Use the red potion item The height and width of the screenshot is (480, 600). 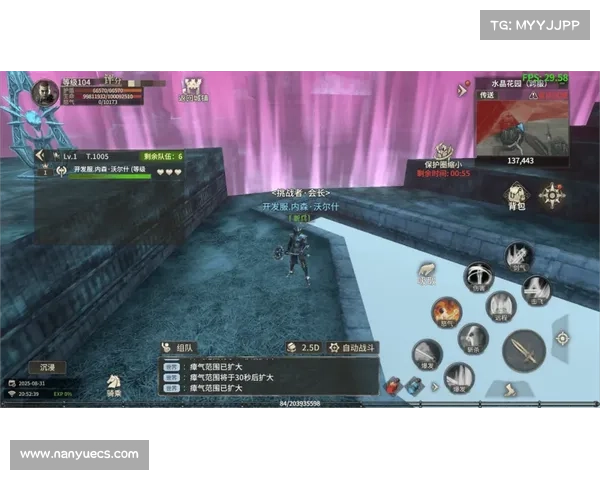(391, 384)
